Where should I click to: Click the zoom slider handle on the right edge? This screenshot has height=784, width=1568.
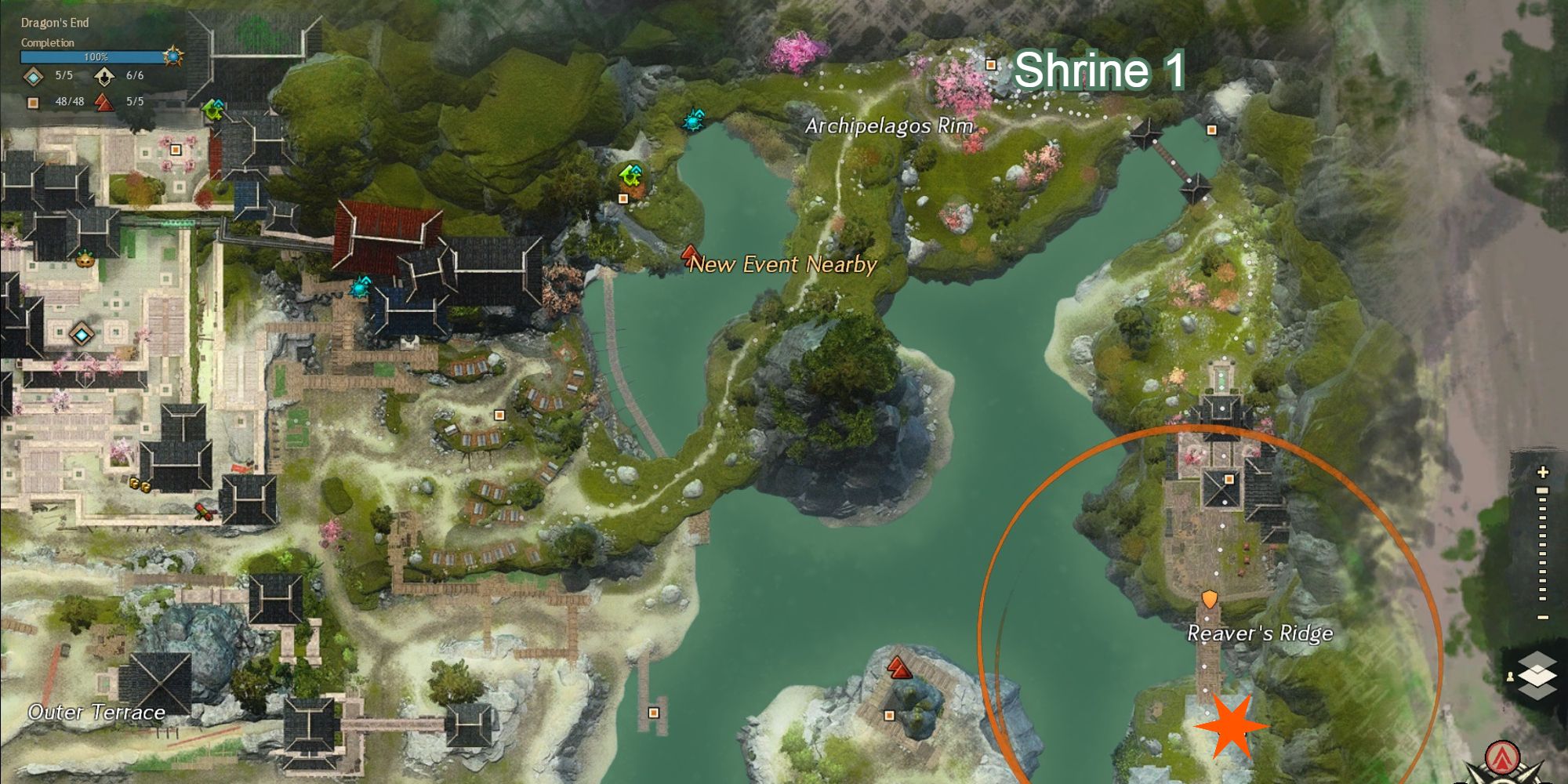1542,491
